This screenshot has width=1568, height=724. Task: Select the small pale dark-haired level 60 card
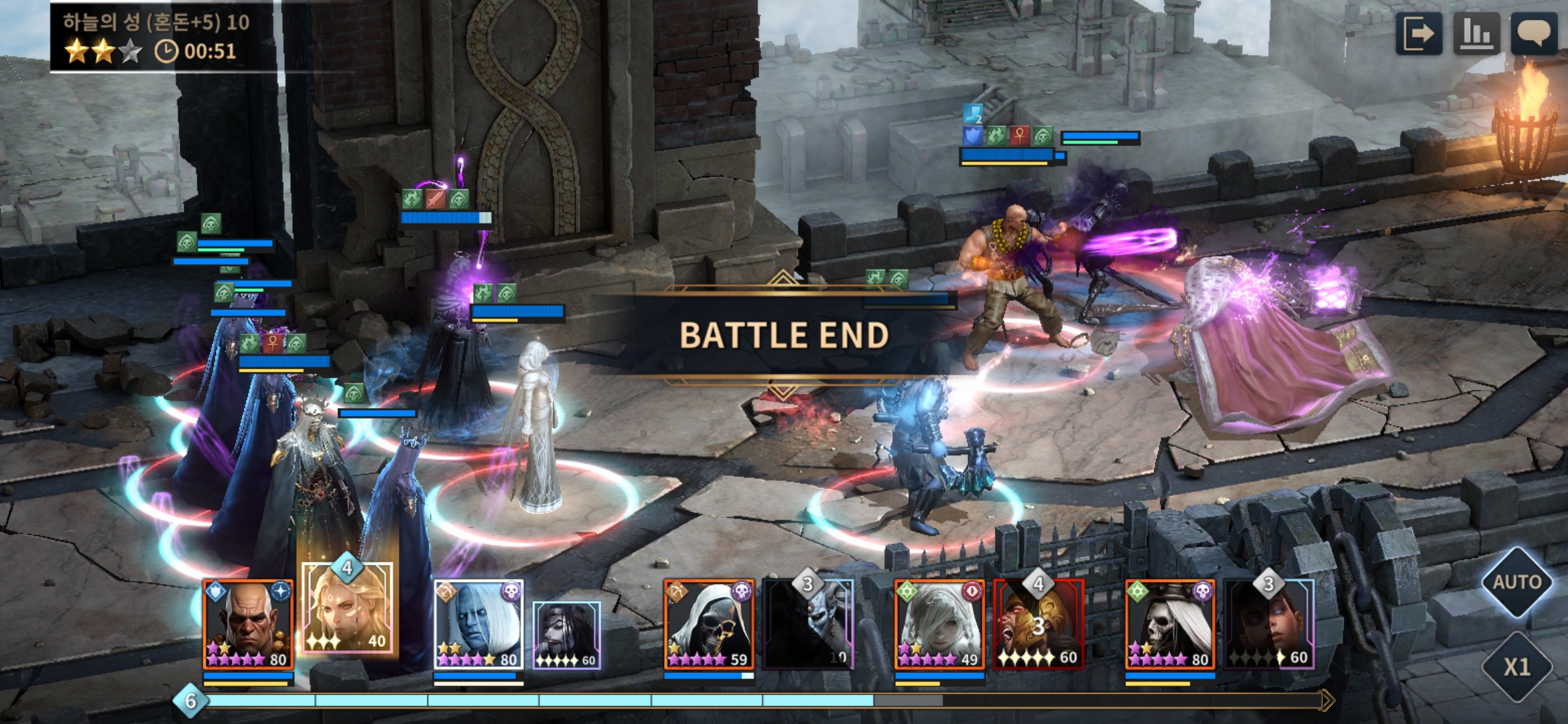567,635
